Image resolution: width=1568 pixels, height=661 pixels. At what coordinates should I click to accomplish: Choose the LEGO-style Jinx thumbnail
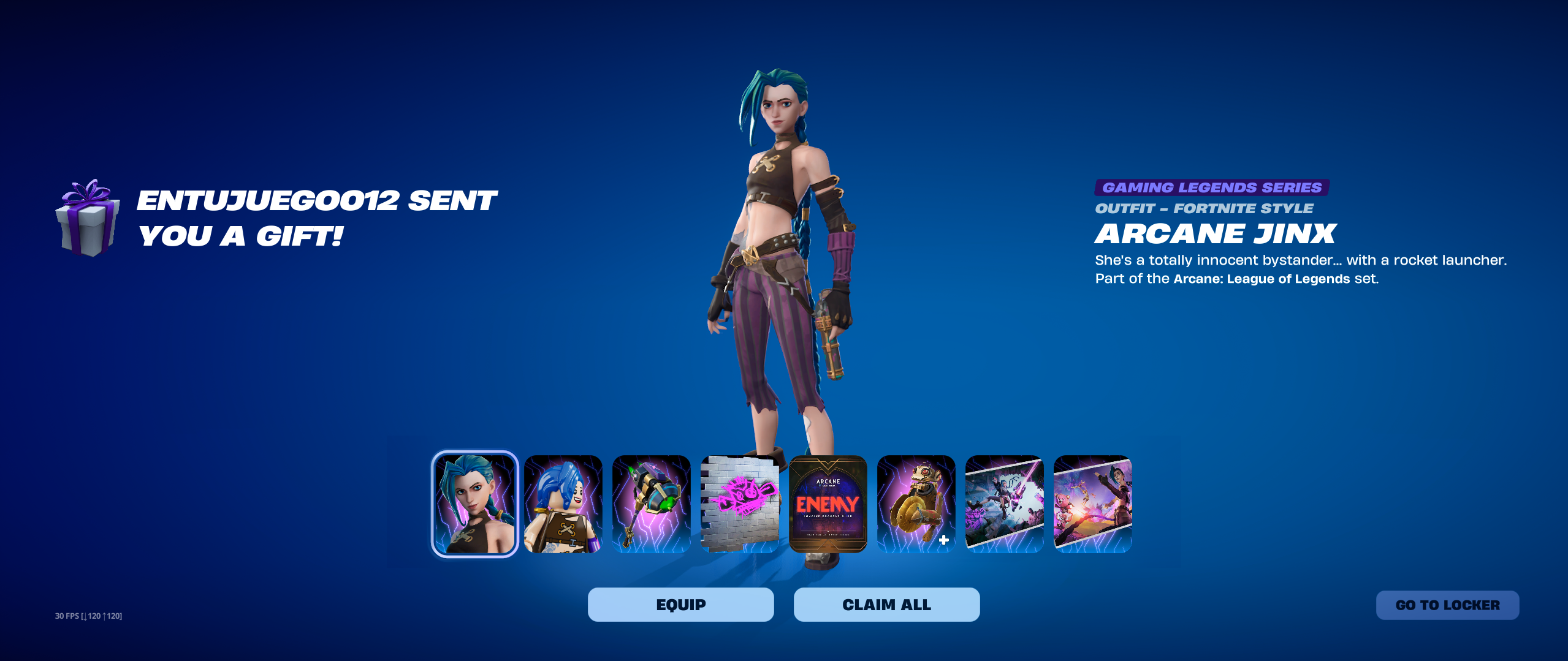563,504
